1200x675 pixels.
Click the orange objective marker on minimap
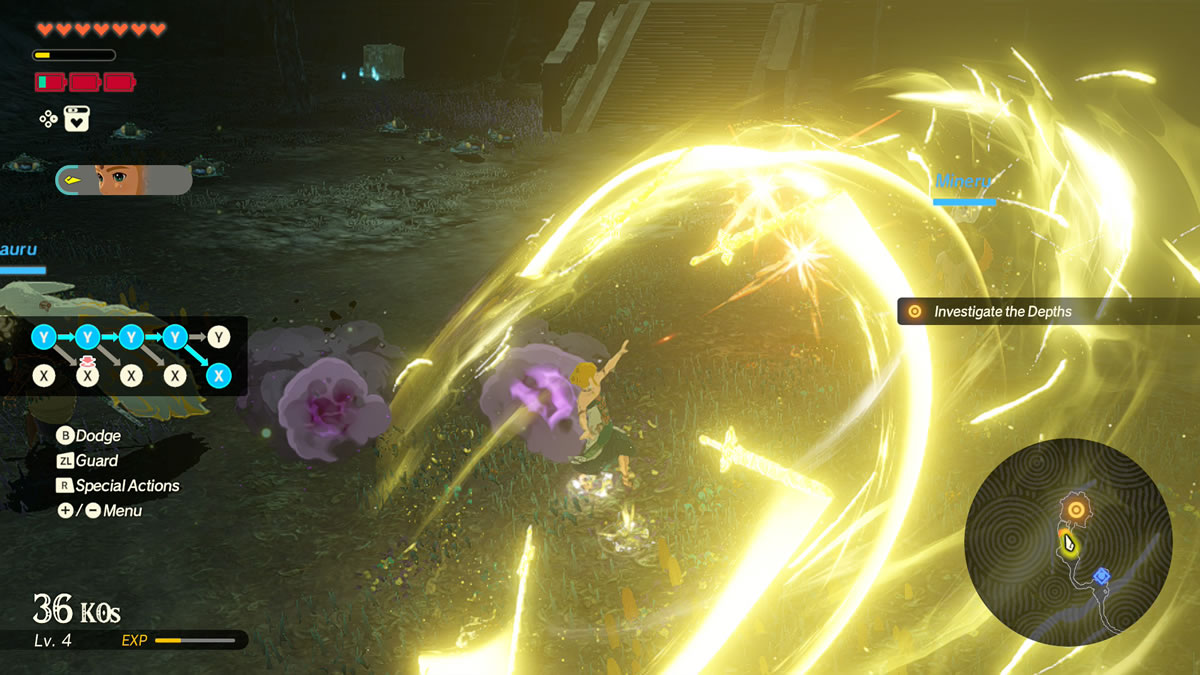coord(1075,510)
